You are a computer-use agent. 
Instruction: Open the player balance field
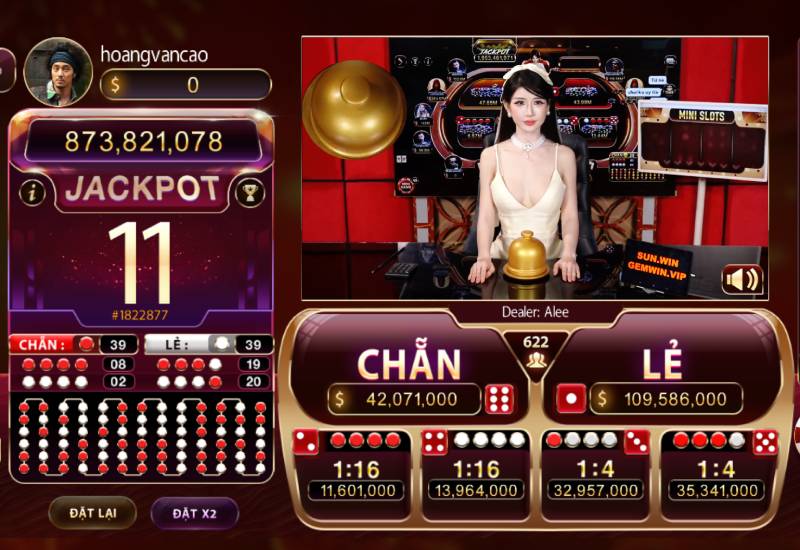pyautogui.click(x=186, y=85)
